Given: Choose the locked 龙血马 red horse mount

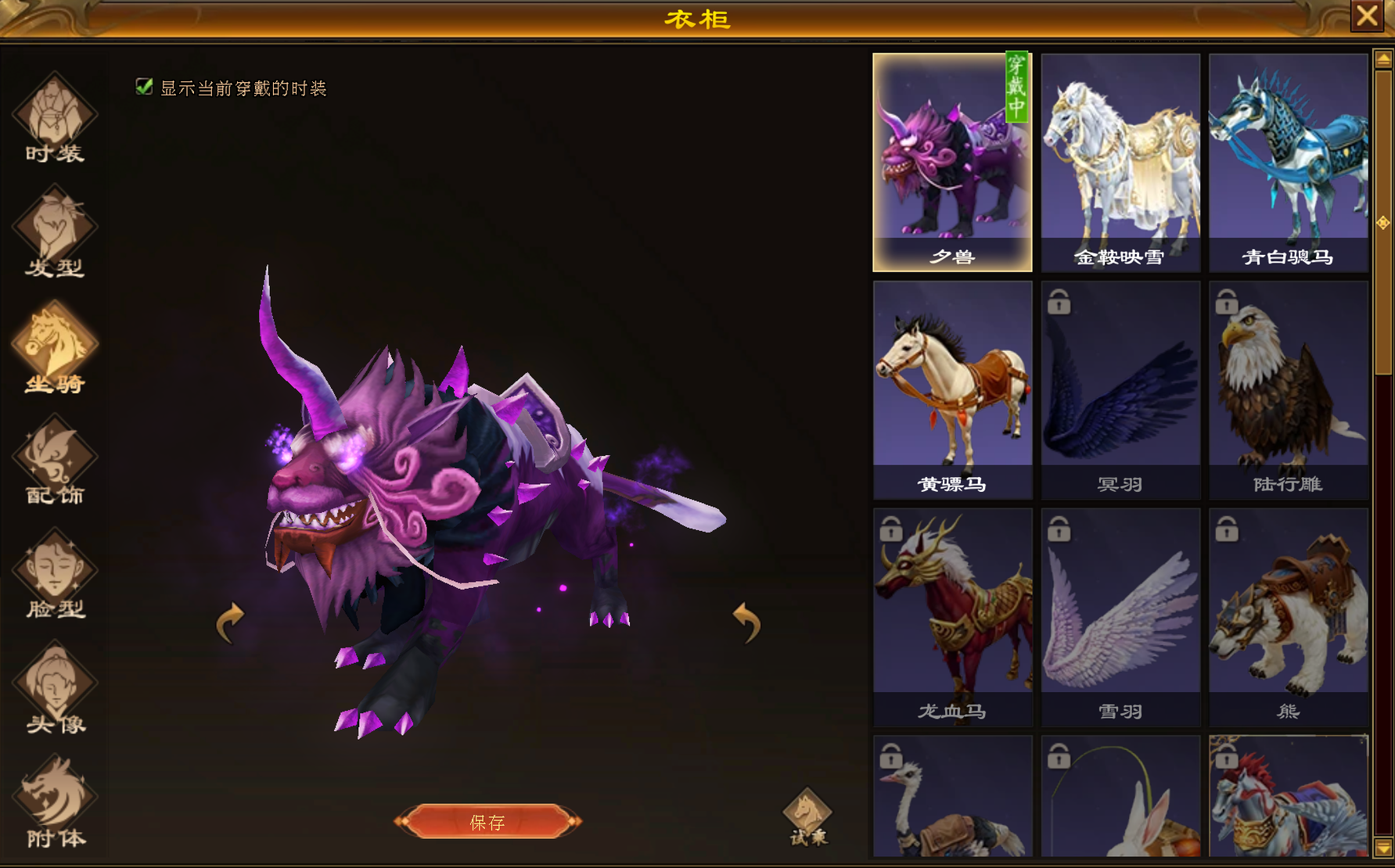Looking at the screenshot, I should click(952, 617).
